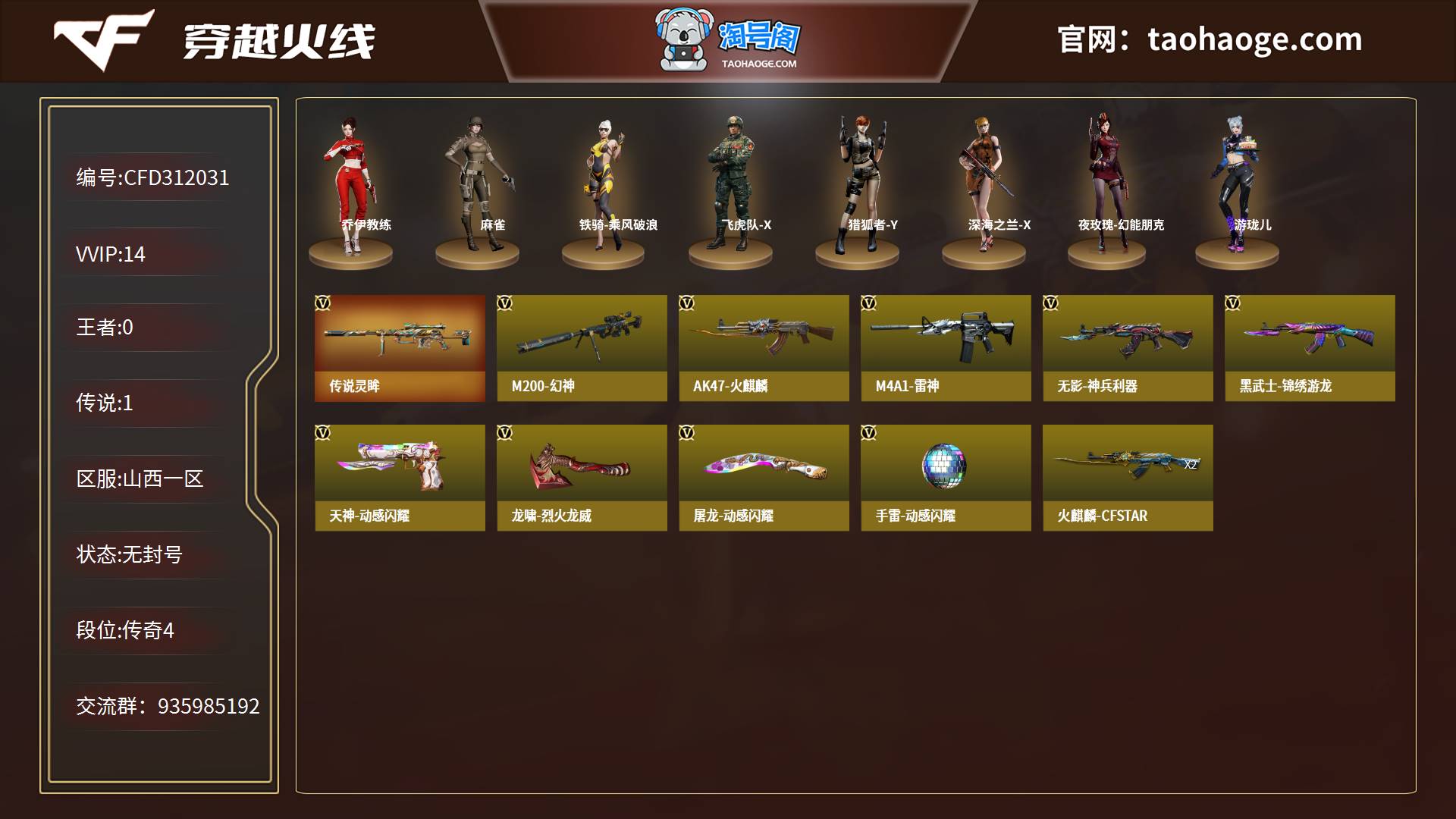Choose the 手雷-动感闪耀 grenade tile
The height and width of the screenshot is (819, 1456).
tap(946, 478)
